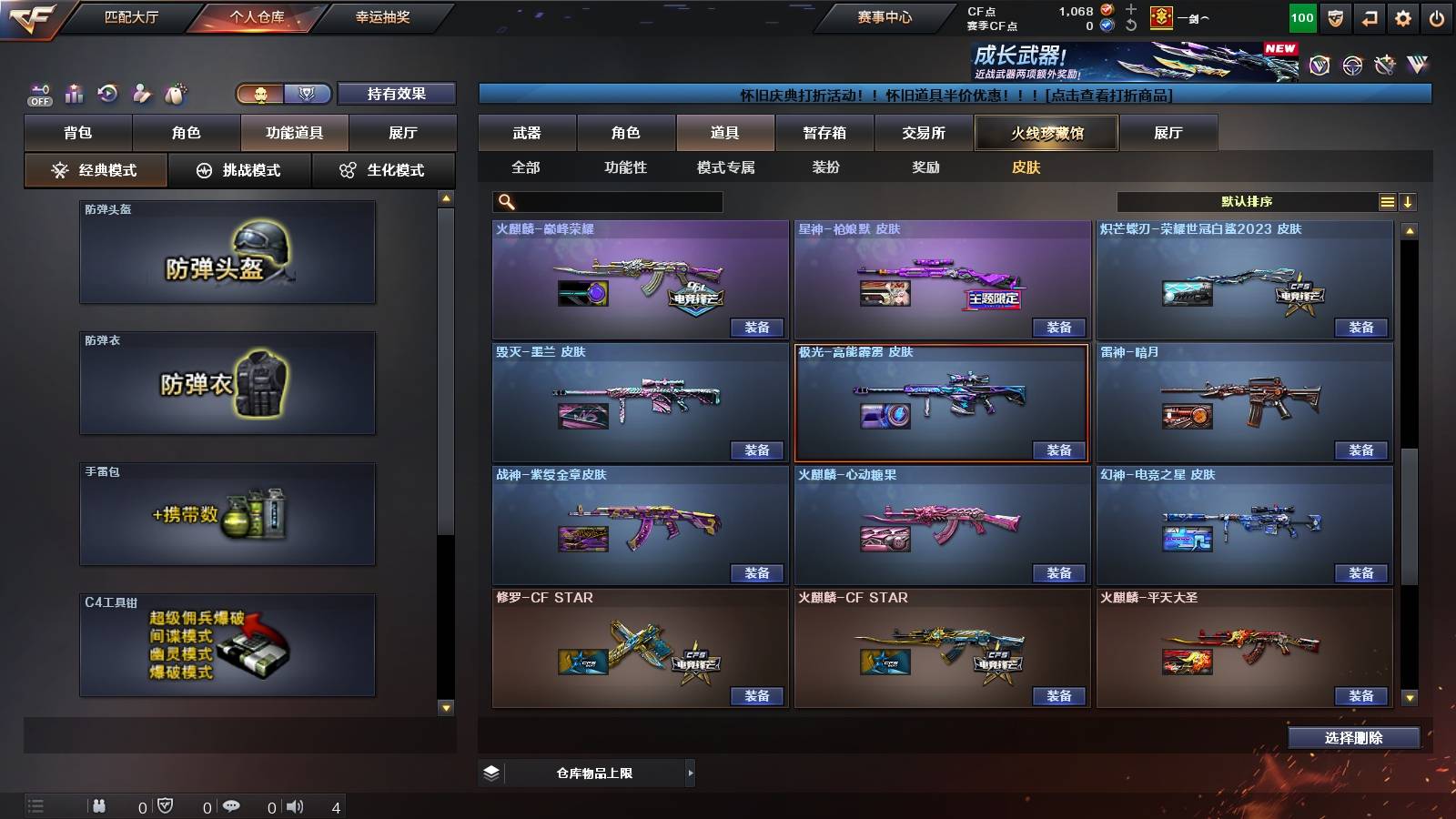Open the friends list icon in status bar
This screenshot has width=1456, height=819.
(98, 805)
